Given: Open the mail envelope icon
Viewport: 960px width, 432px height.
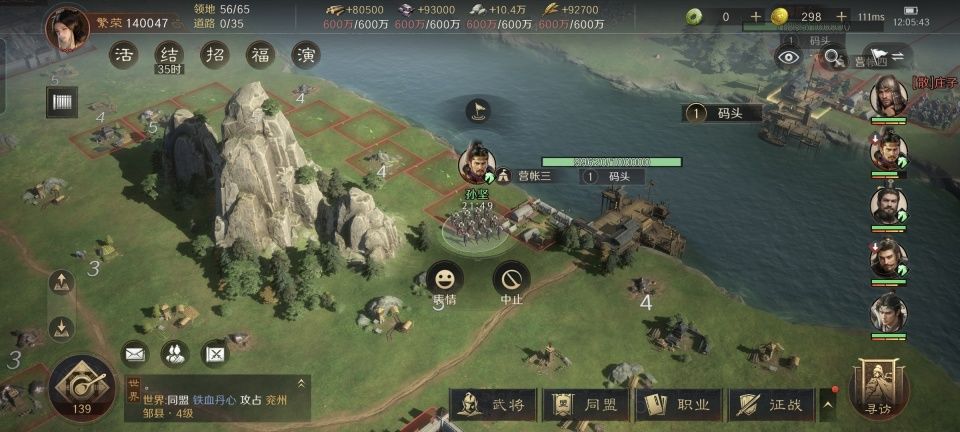Looking at the screenshot, I should coord(135,352).
